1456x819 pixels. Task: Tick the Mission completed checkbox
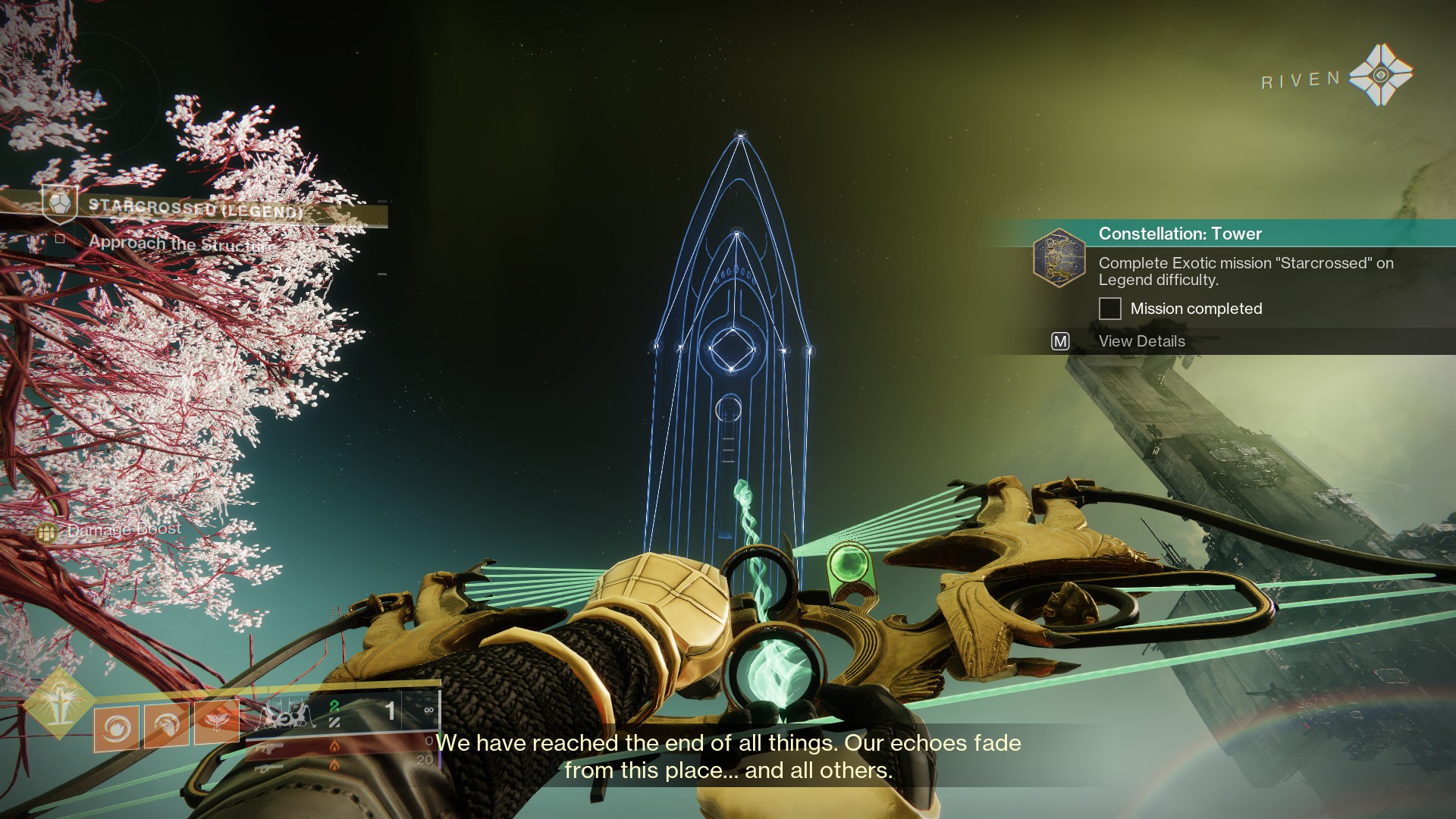(1110, 309)
